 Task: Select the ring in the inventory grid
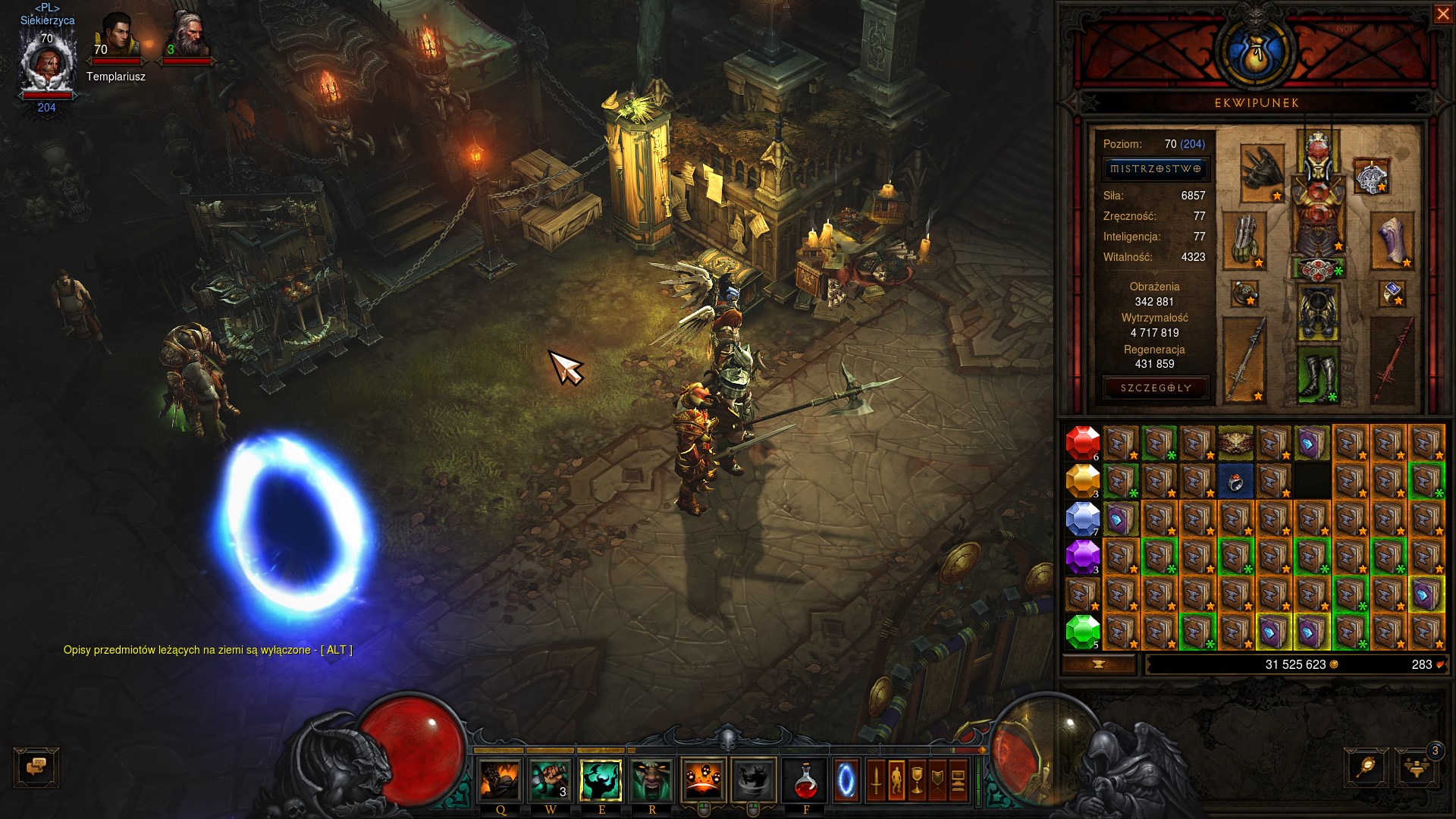(1235, 481)
